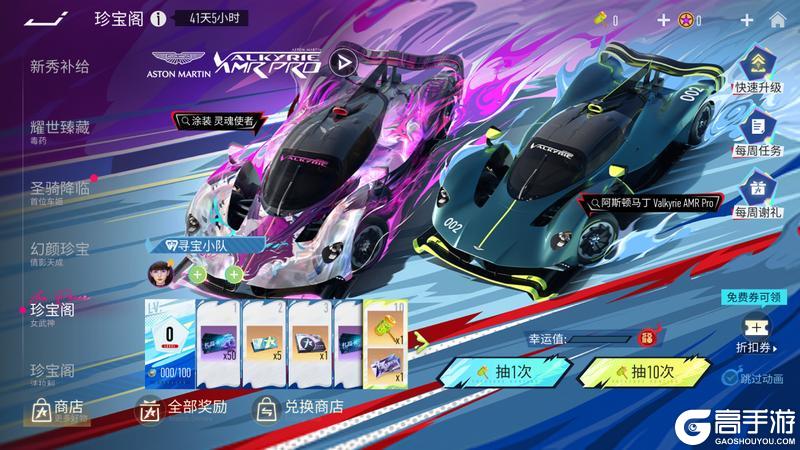Open the 珍宝阁 info icon
This screenshot has width=800, height=450.
pos(157,19)
